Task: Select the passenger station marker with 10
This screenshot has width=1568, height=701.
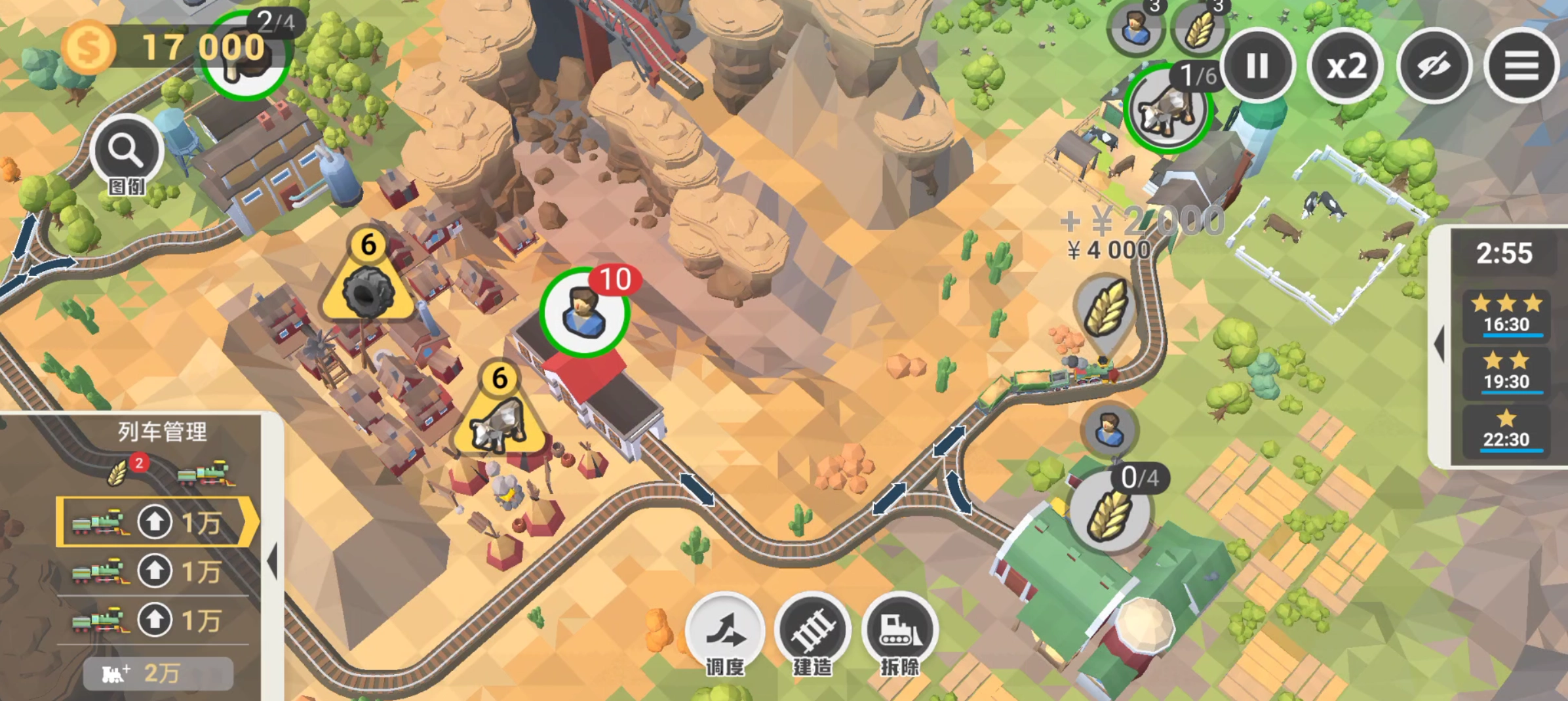Action: coord(583,312)
